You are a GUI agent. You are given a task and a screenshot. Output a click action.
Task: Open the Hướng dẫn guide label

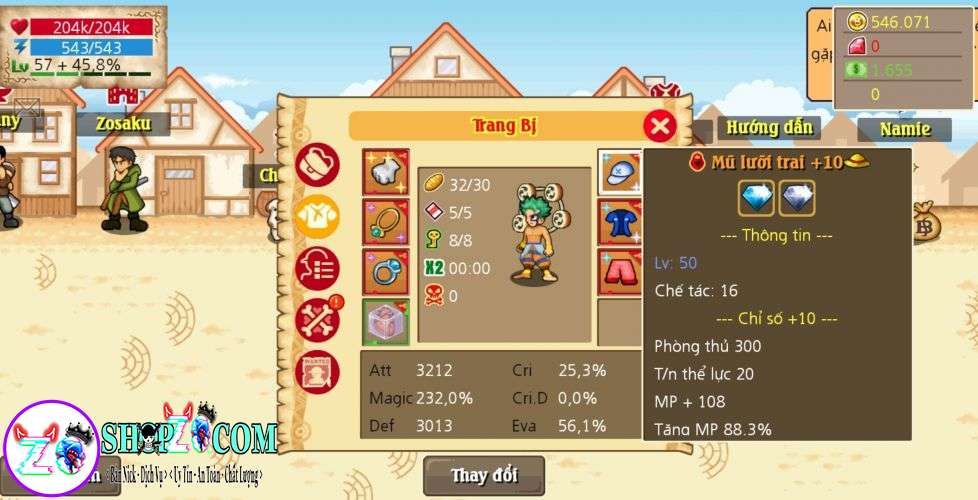point(768,128)
